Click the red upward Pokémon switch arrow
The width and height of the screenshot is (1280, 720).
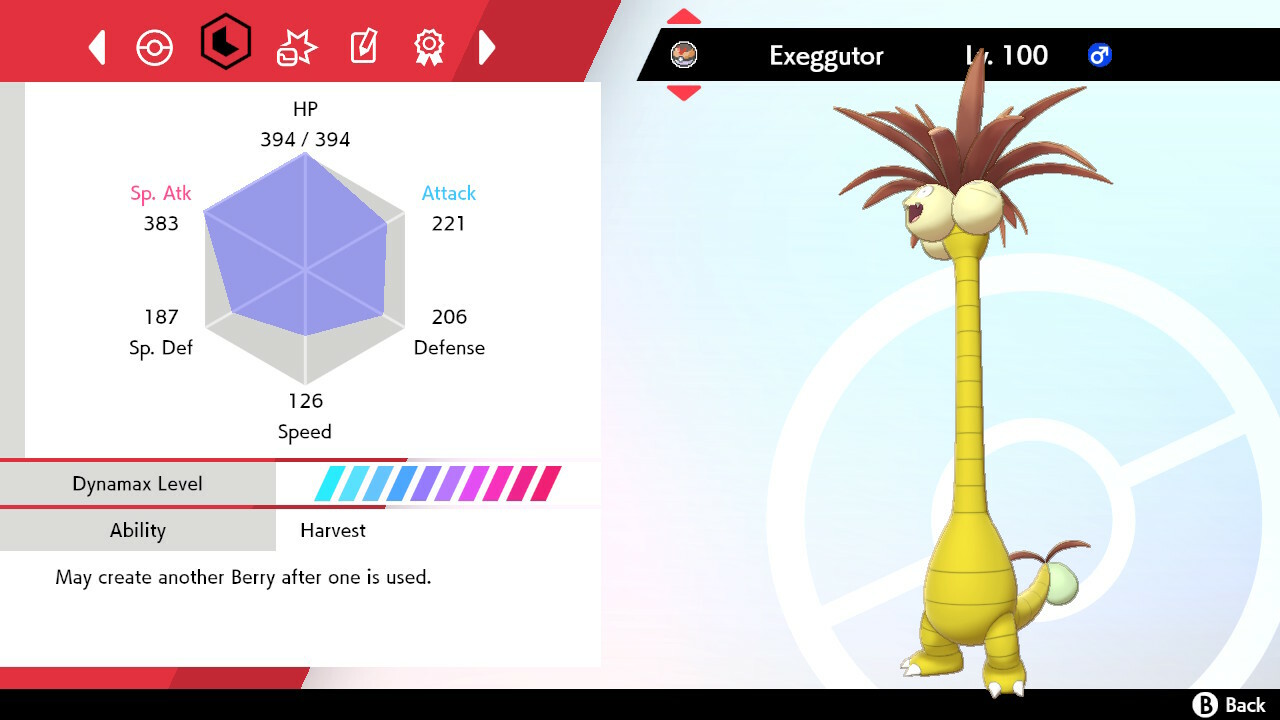tap(683, 15)
